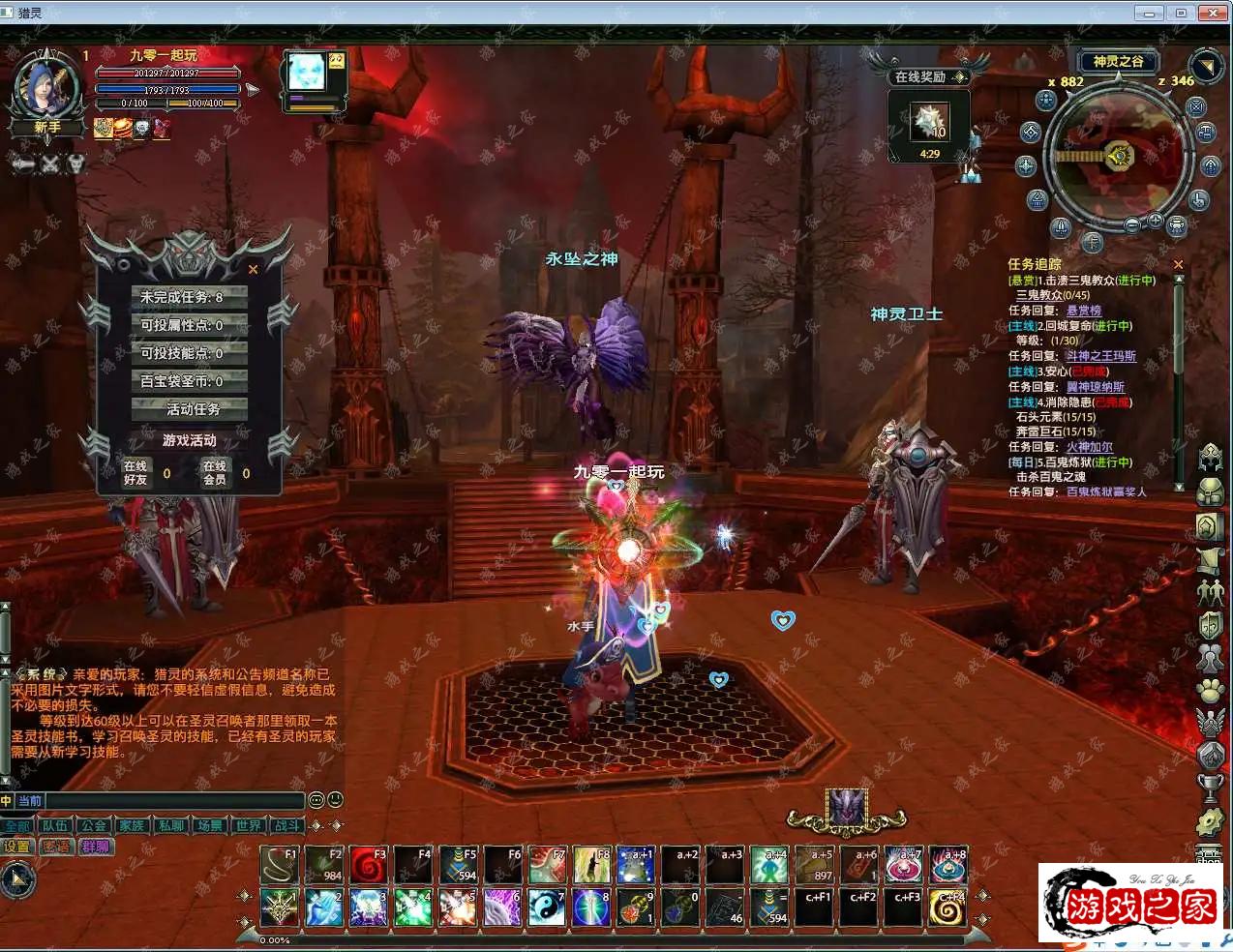Open the 在线奖励 online reward button
The width and height of the screenshot is (1233, 952).
pyautogui.click(x=929, y=76)
